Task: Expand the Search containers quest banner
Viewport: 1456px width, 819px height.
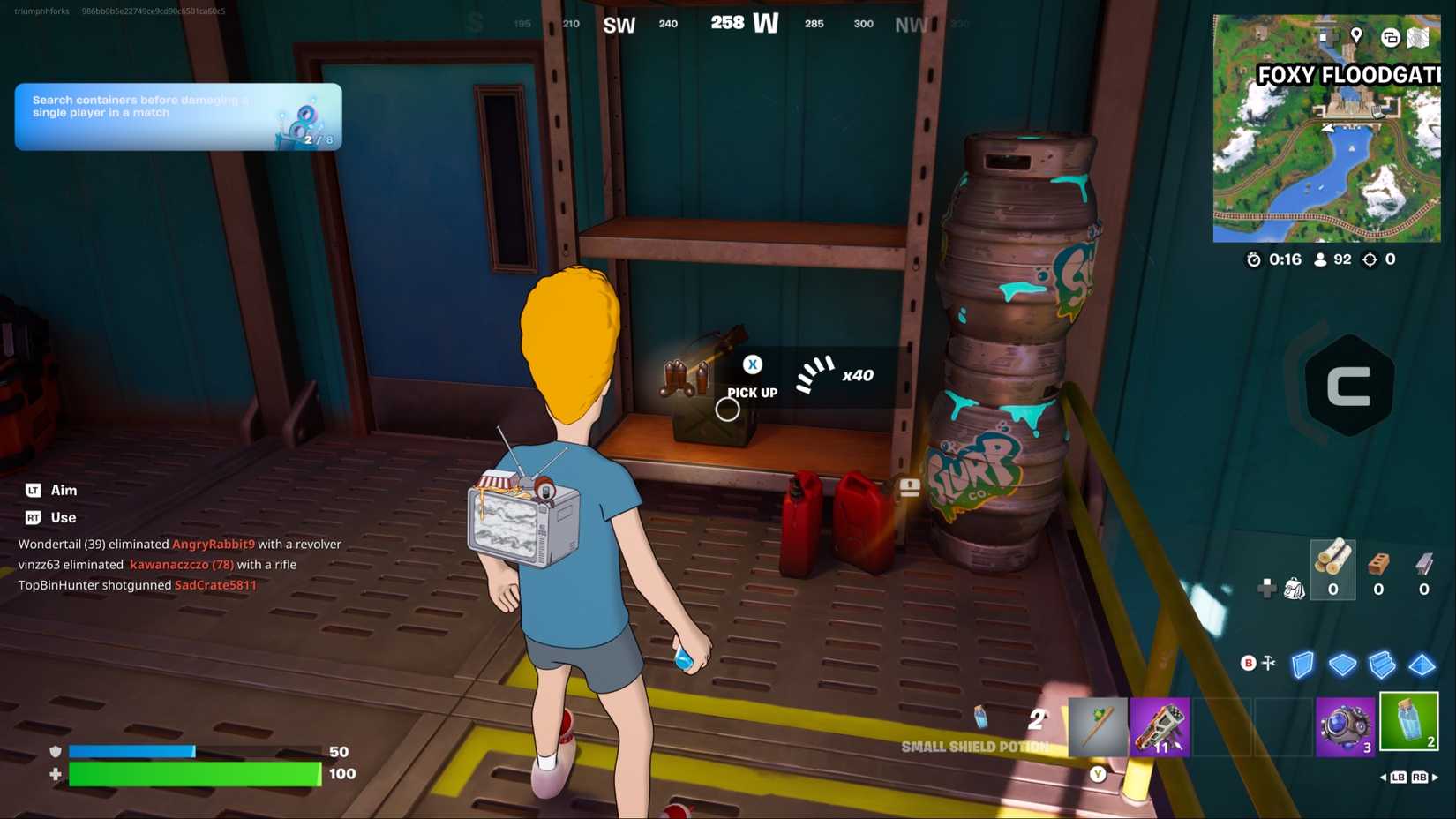Action: point(176,115)
